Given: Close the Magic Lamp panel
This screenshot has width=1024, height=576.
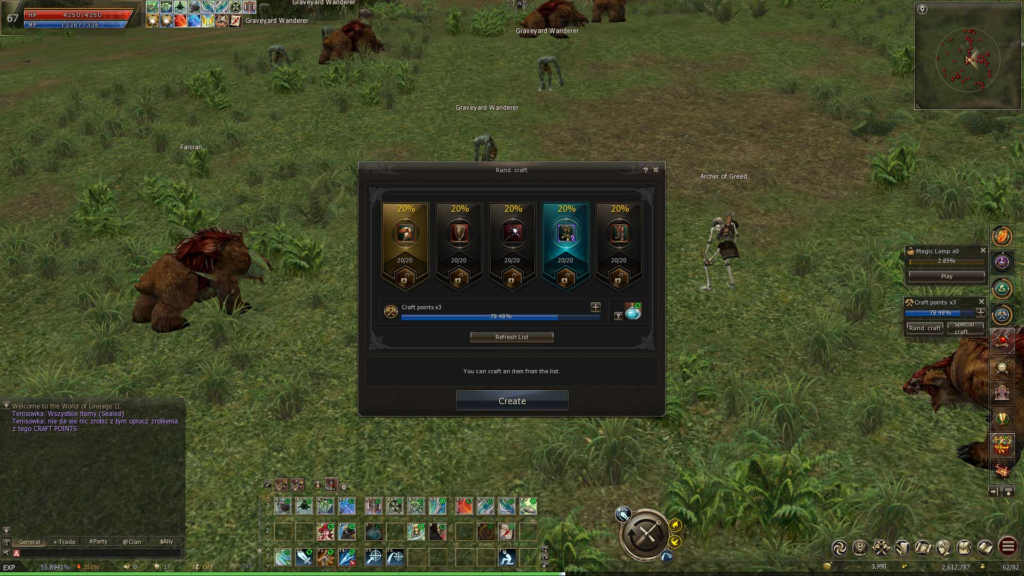Looking at the screenshot, I should (981, 250).
